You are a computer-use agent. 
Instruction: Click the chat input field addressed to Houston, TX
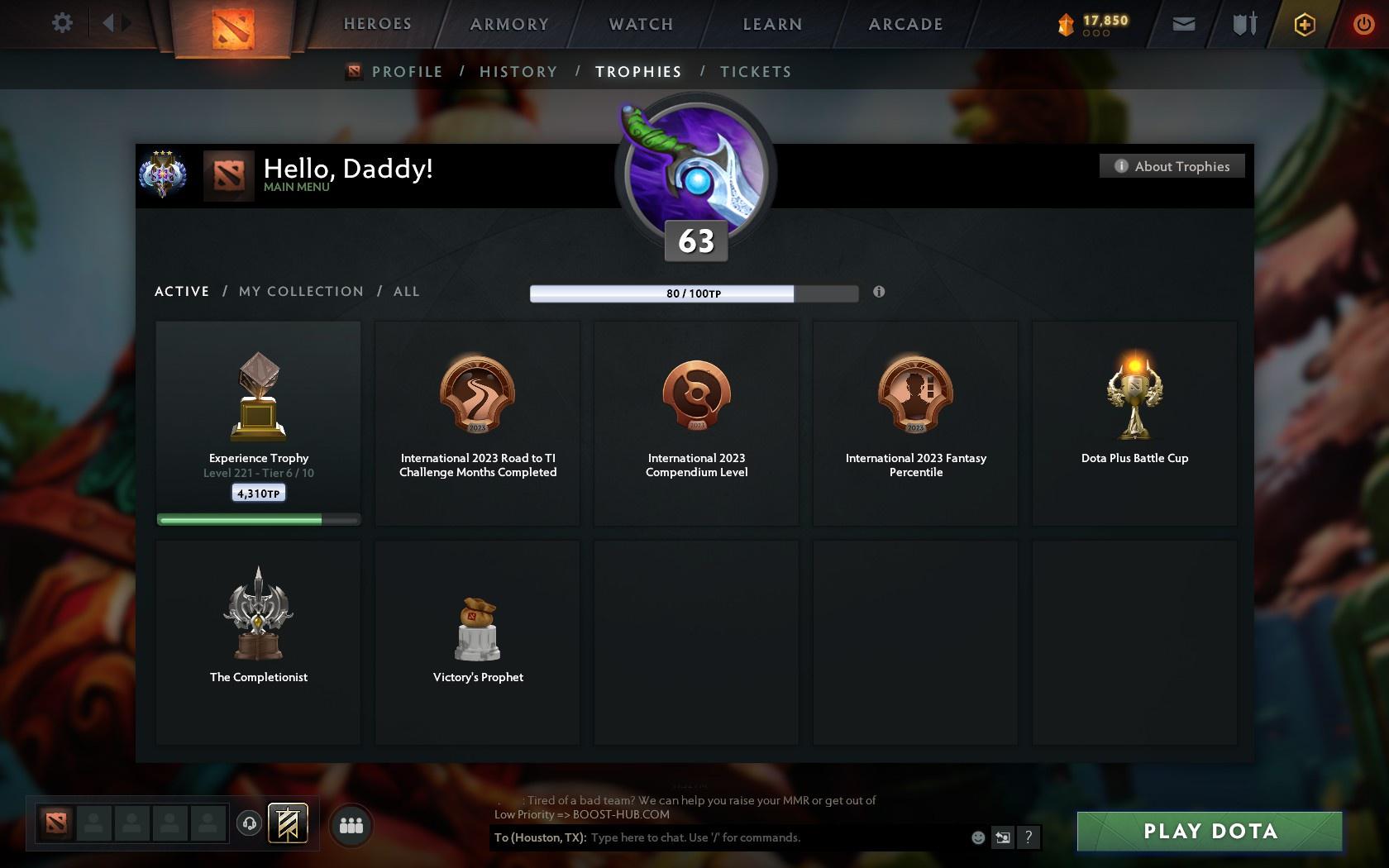(744, 837)
